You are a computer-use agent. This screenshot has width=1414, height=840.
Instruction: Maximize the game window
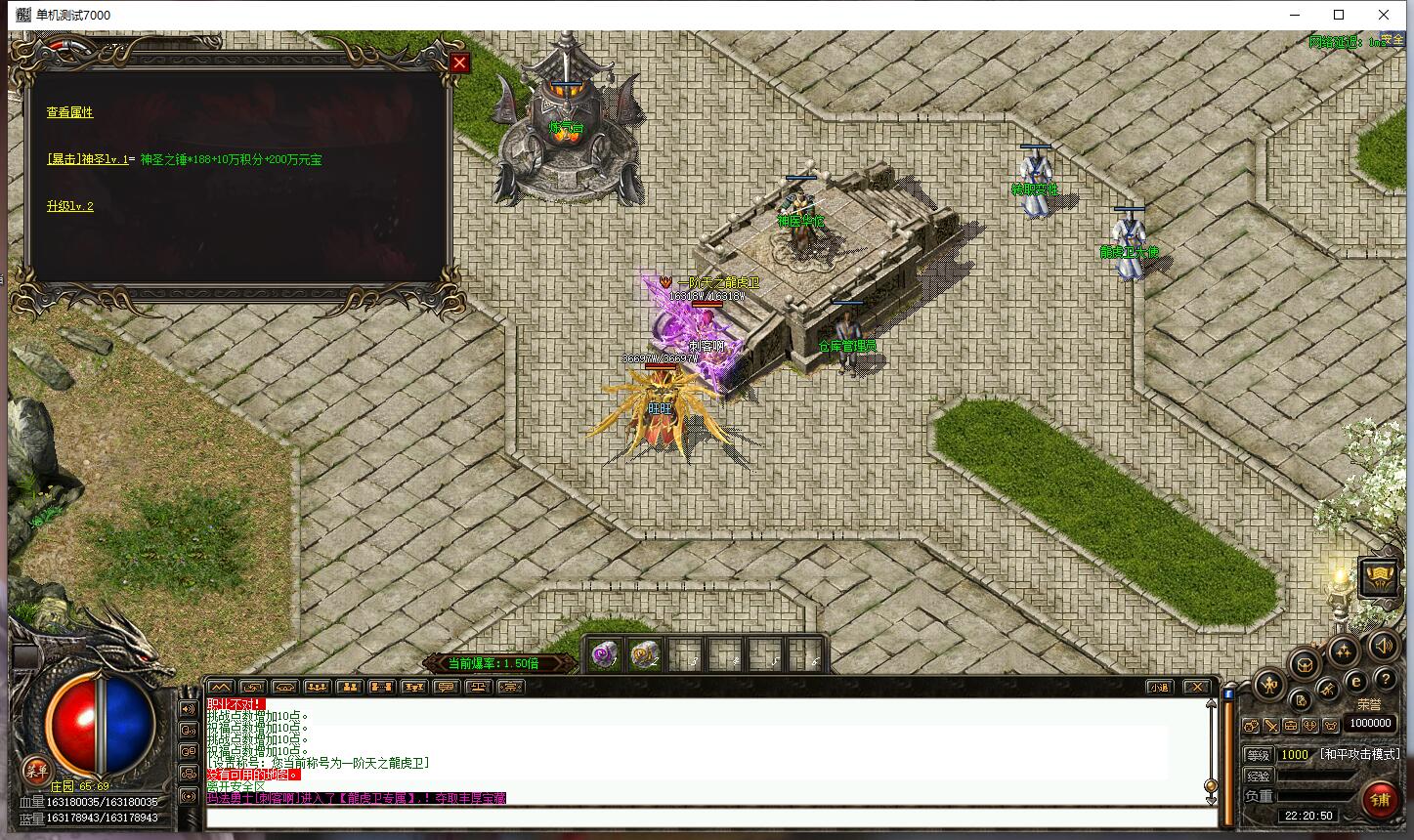1339,15
